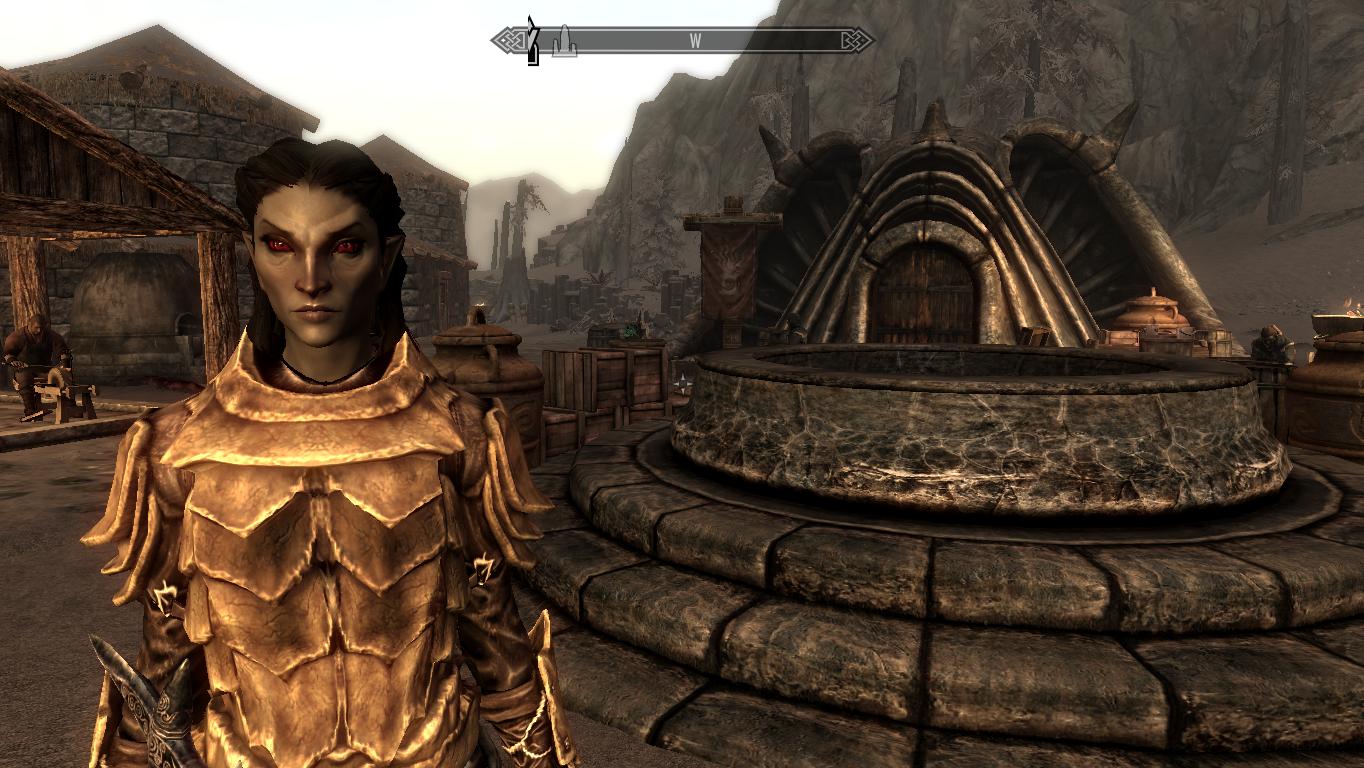Click the compass bar at the W heading
The height and width of the screenshot is (768, 1364).
click(694, 41)
